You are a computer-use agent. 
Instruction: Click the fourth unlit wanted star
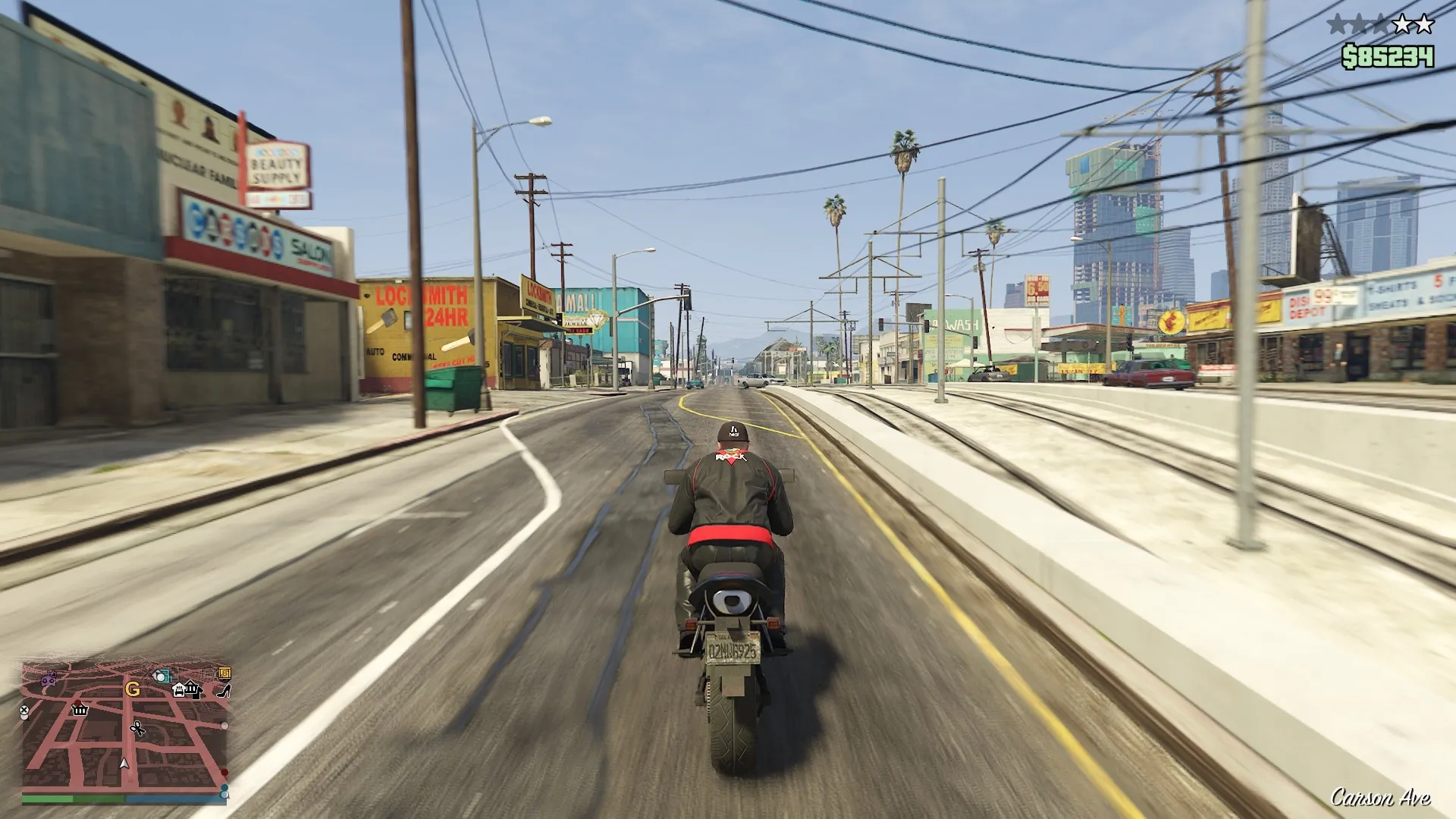click(1402, 24)
